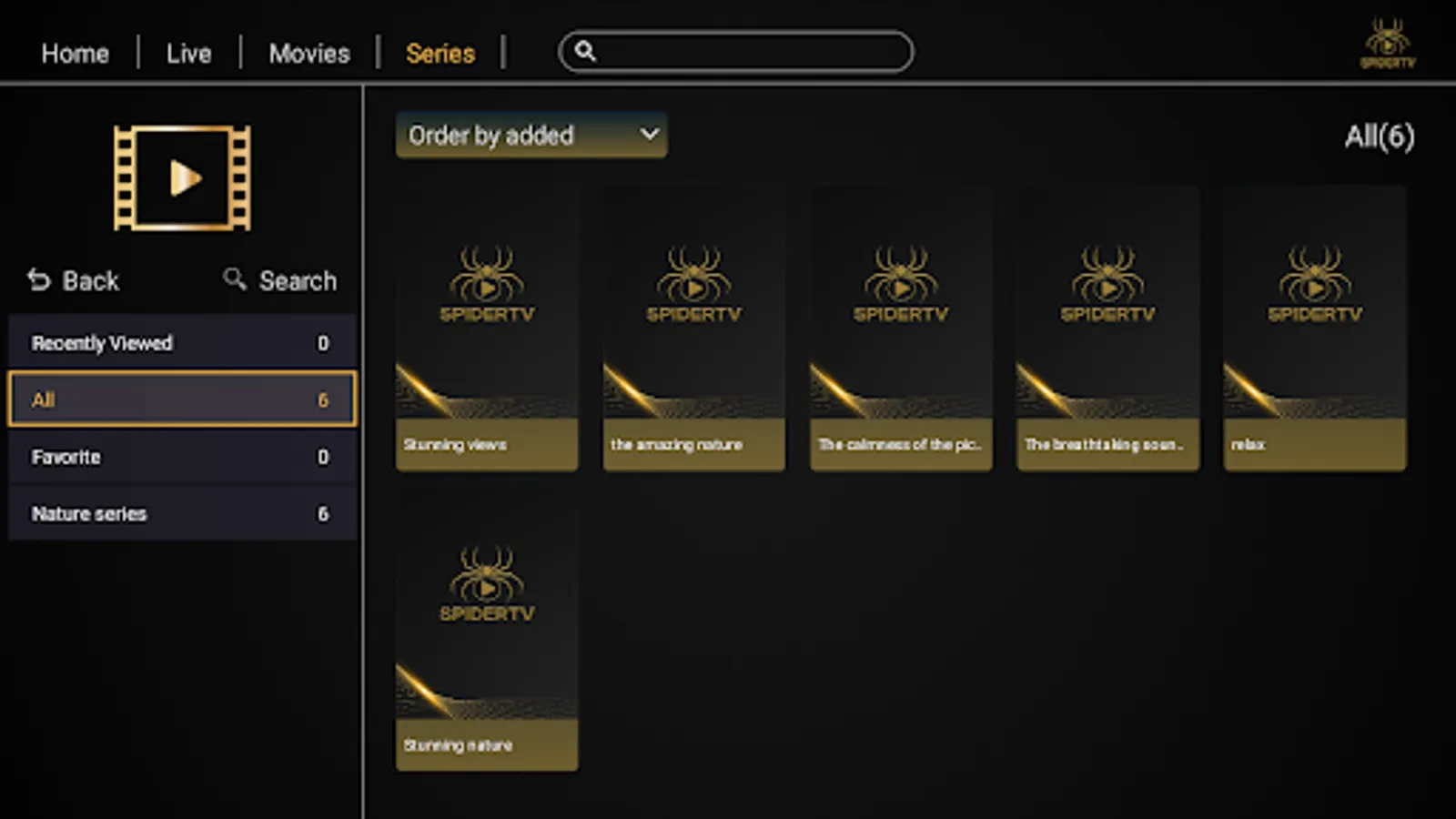Switch to the Movies tab
The width and height of the screenshot is (1456, 819).
308,53
